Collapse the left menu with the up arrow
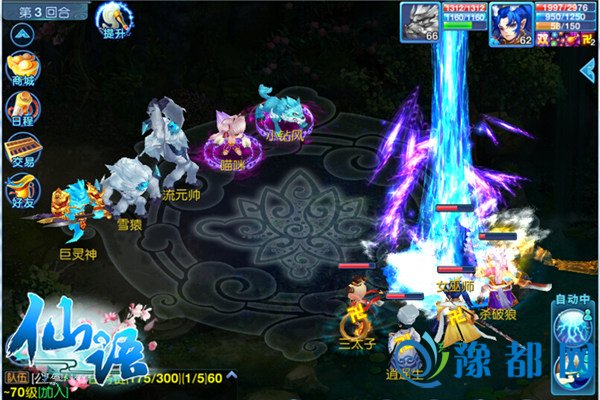Image resolution: width=600 pixels, height=400 pixels. (x=21, y=33)
